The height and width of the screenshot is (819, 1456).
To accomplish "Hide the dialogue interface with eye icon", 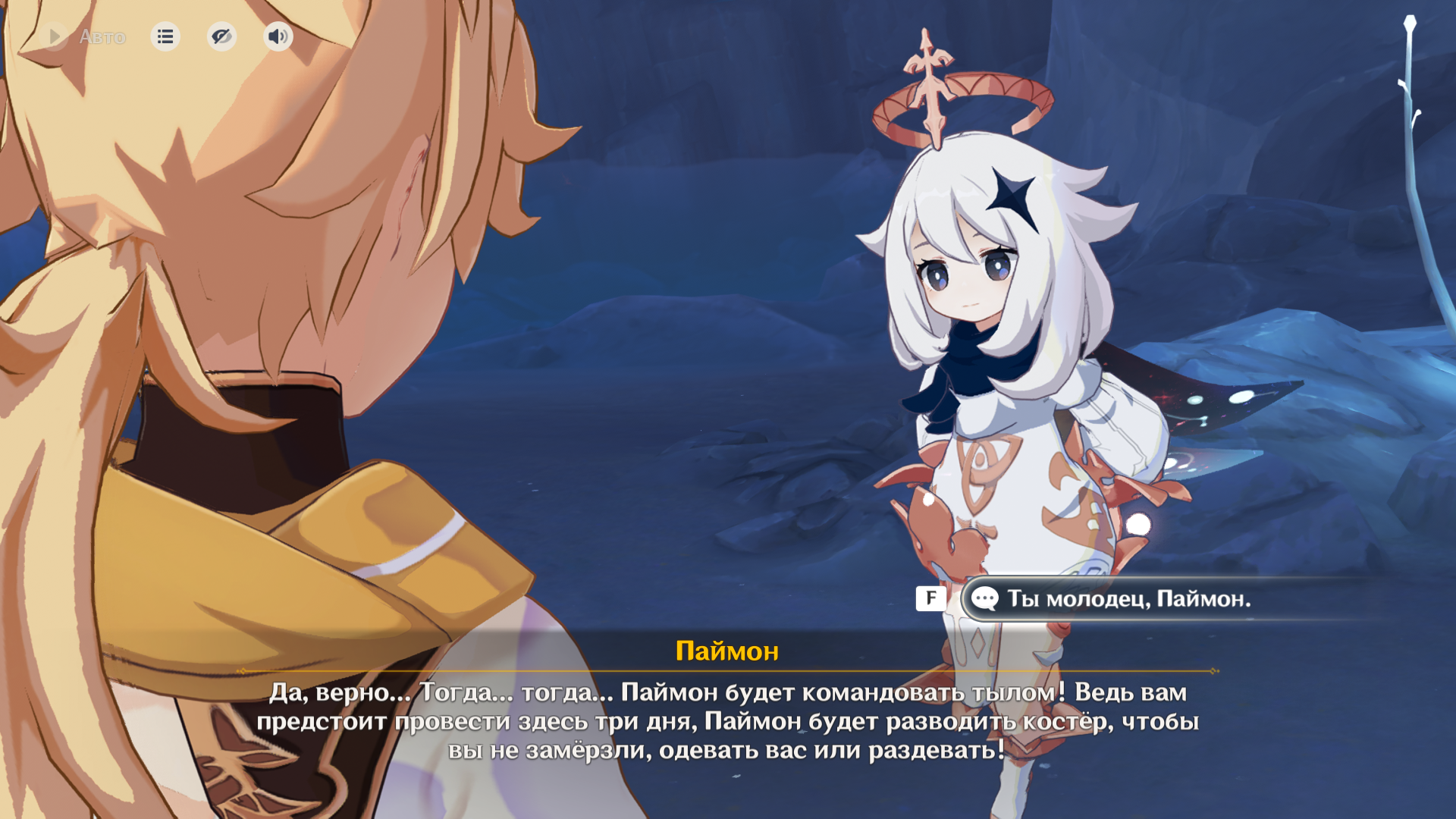I will 221,36.
